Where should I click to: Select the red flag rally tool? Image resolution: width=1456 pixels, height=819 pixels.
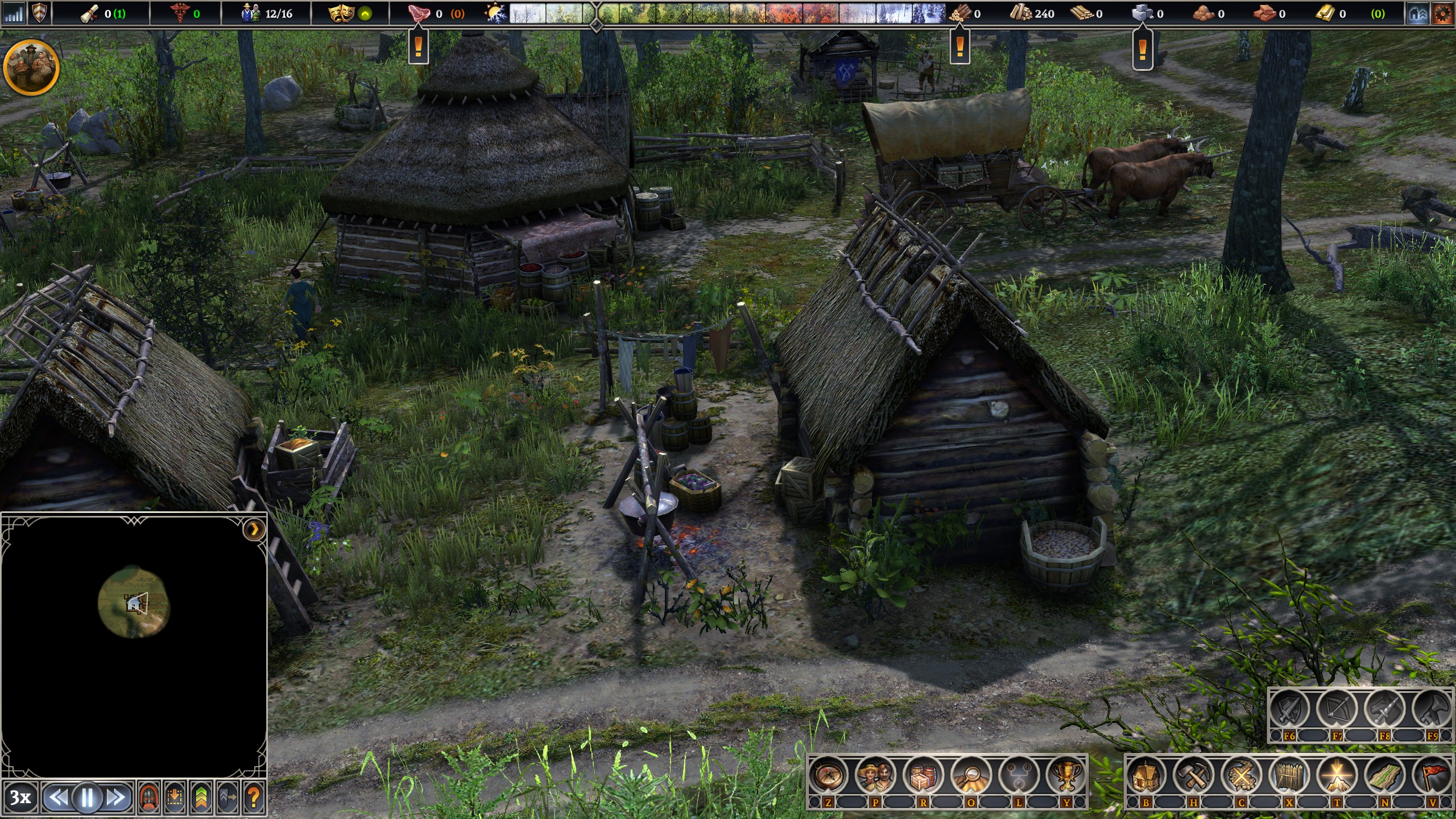click(x=1433, y=775)
